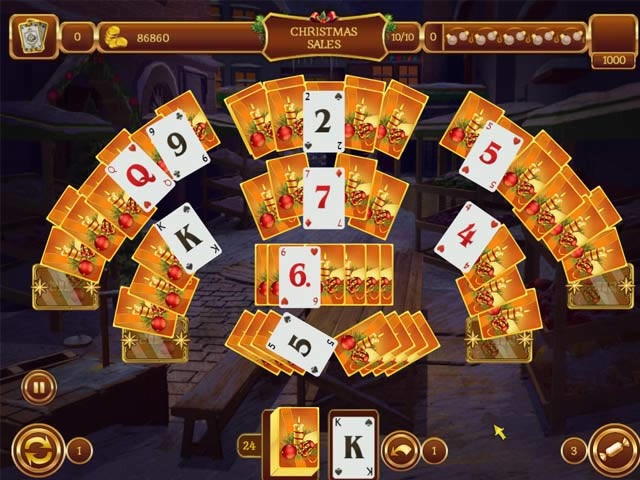Pick the 5 of spades card
The image size is (640, 480).
[x=300, y=343]
